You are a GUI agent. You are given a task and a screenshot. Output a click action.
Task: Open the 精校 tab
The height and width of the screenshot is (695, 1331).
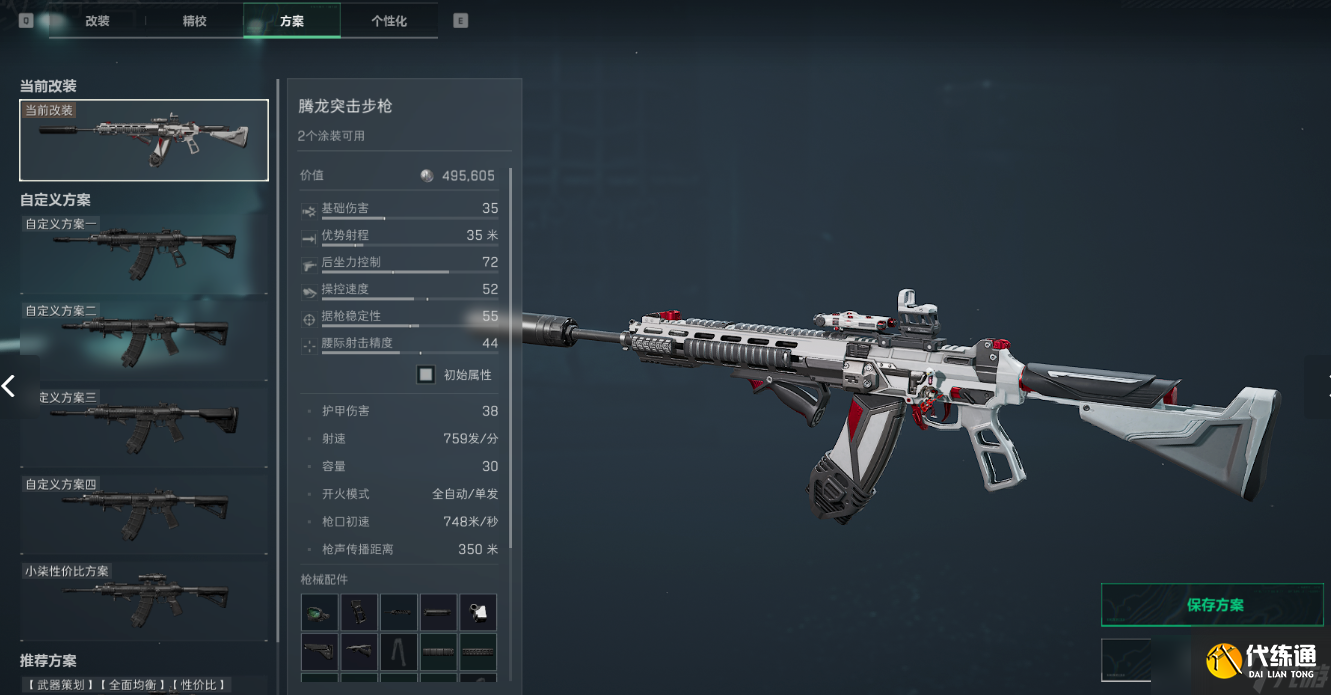click(x=194, y=21)
